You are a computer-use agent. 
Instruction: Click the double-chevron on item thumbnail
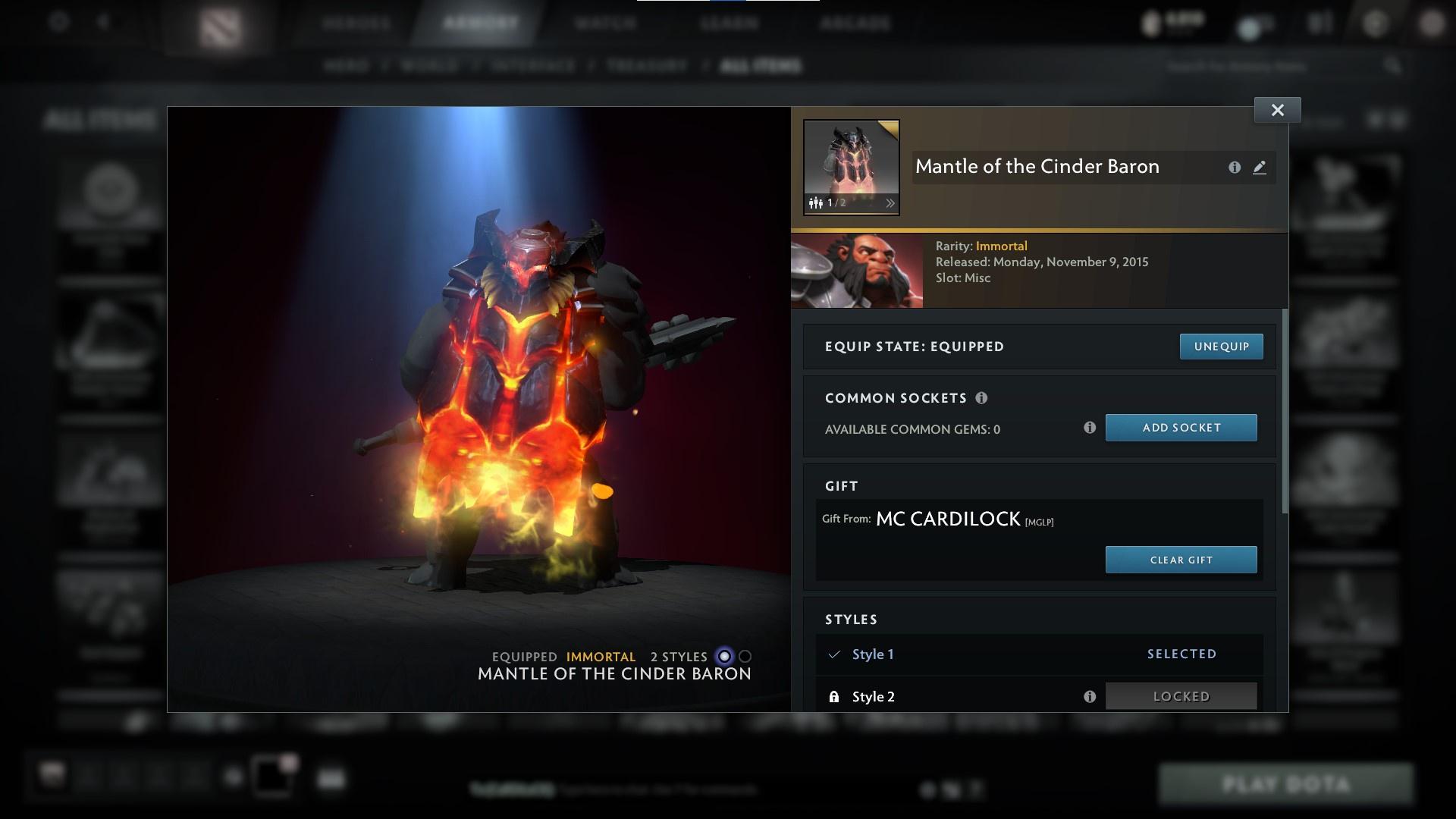coord(890,202)
